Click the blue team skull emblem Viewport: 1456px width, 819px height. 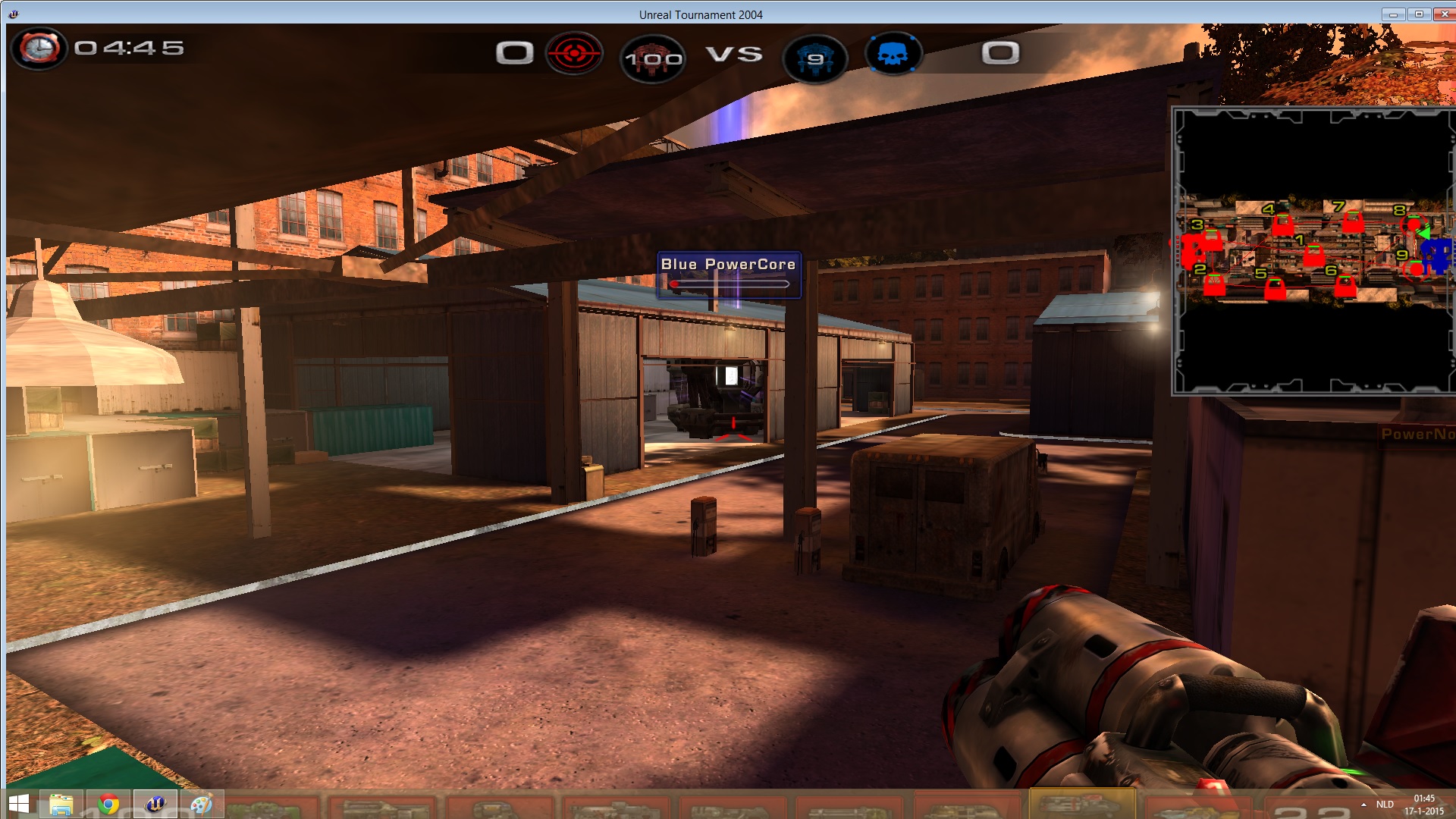tap(893, 55)
